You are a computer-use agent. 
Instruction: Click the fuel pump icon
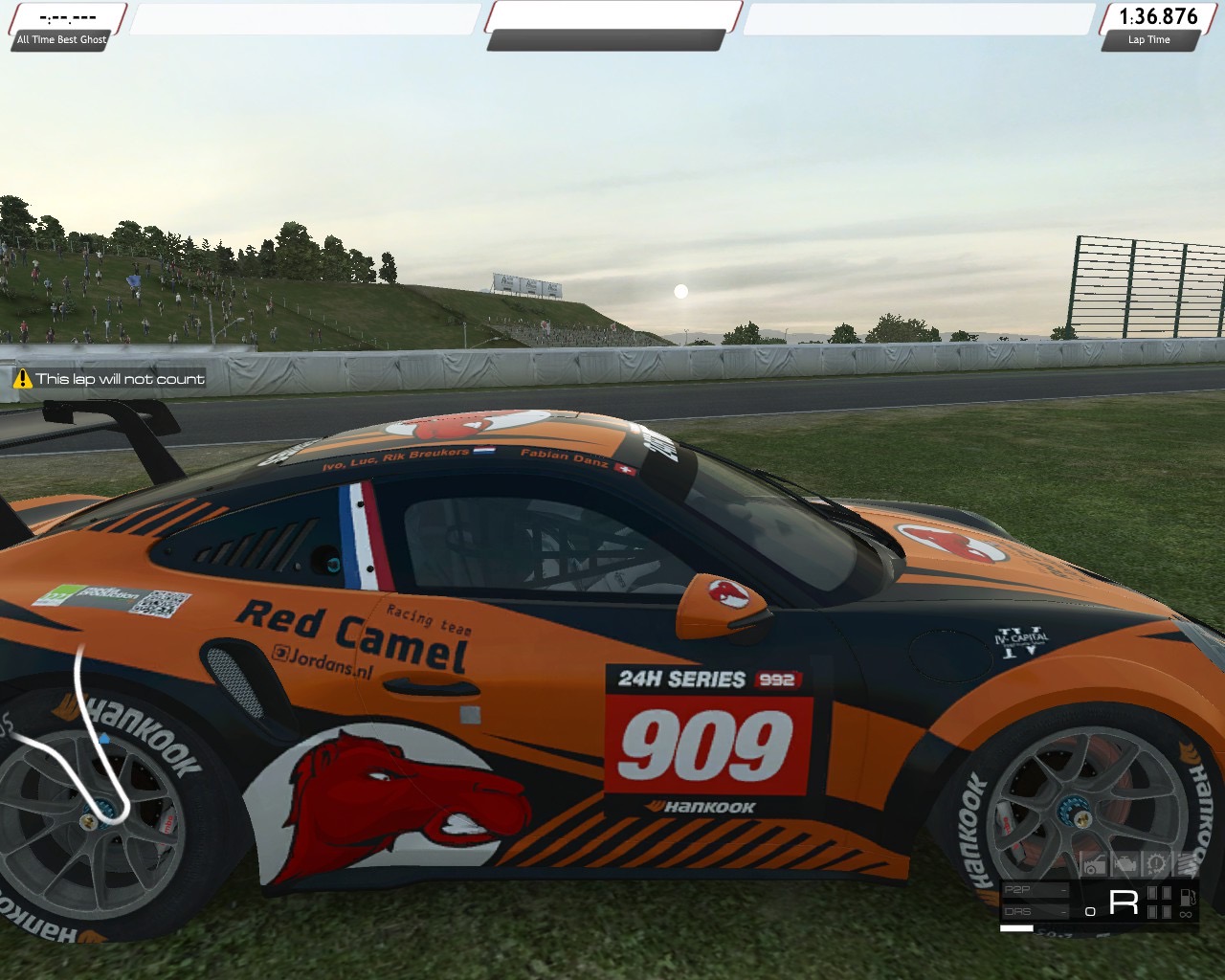coord(1187,898)
